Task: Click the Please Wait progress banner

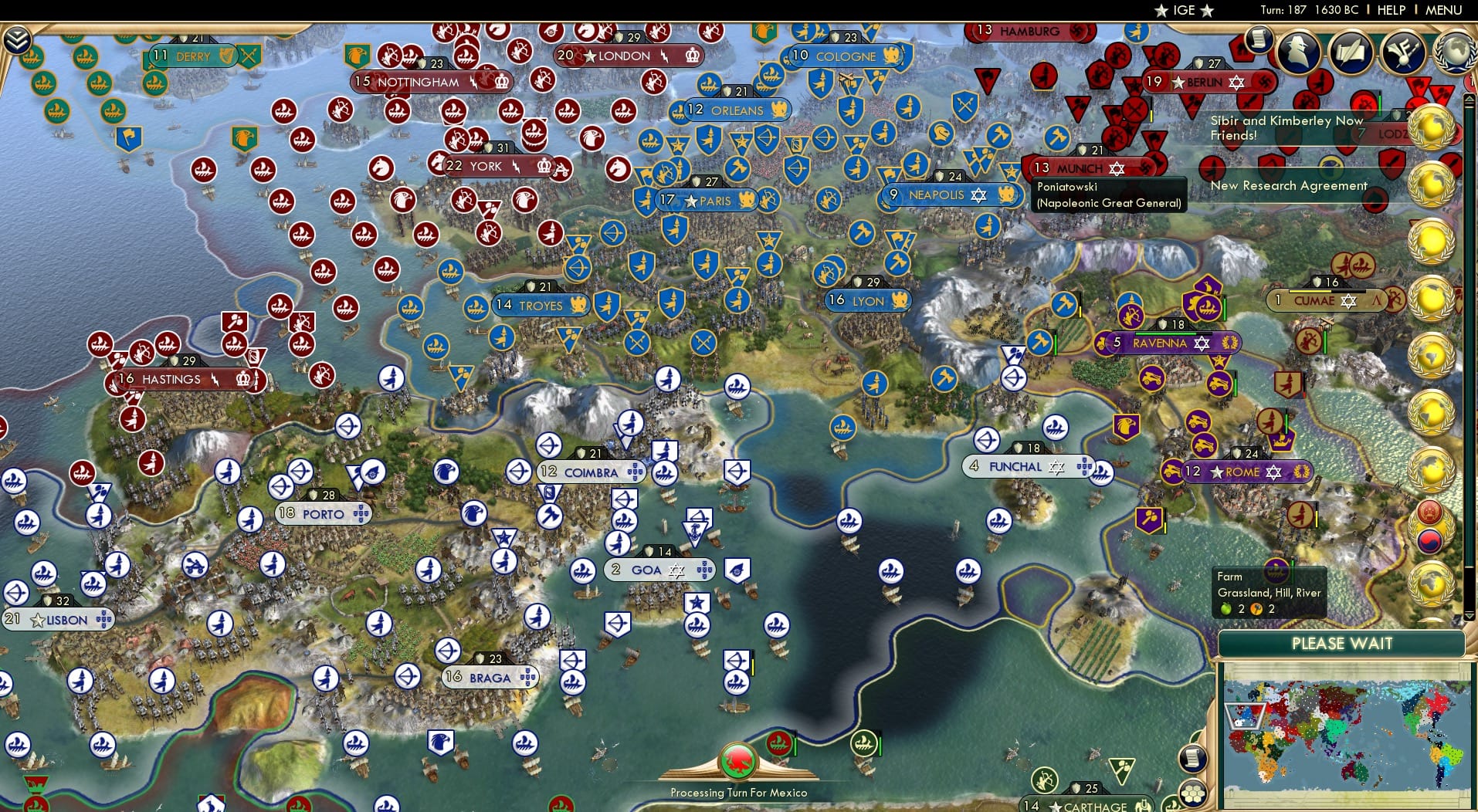Action: 1343,643
